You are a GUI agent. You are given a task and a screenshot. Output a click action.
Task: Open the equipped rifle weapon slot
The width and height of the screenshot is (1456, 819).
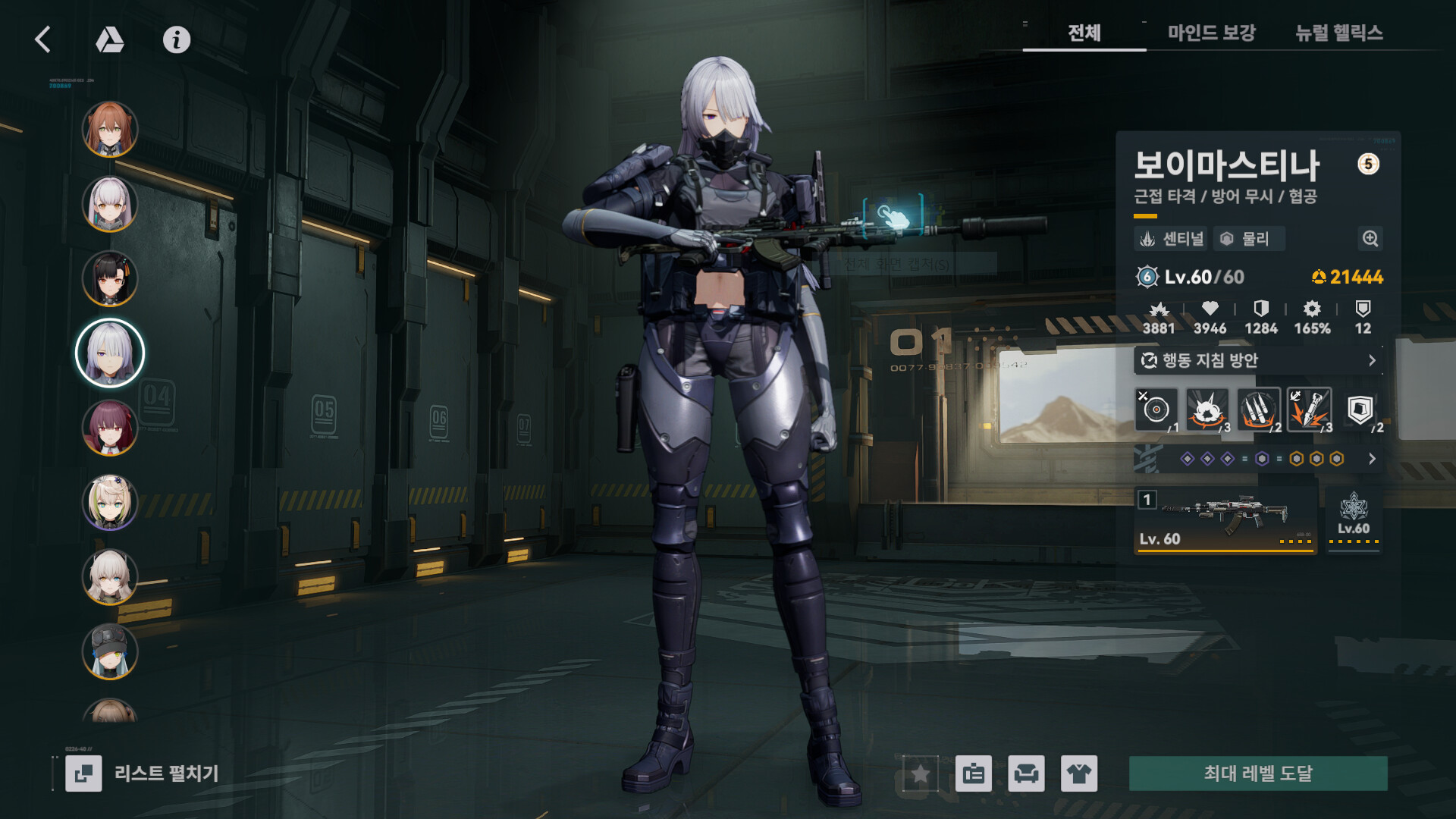tap(1225, 520)
